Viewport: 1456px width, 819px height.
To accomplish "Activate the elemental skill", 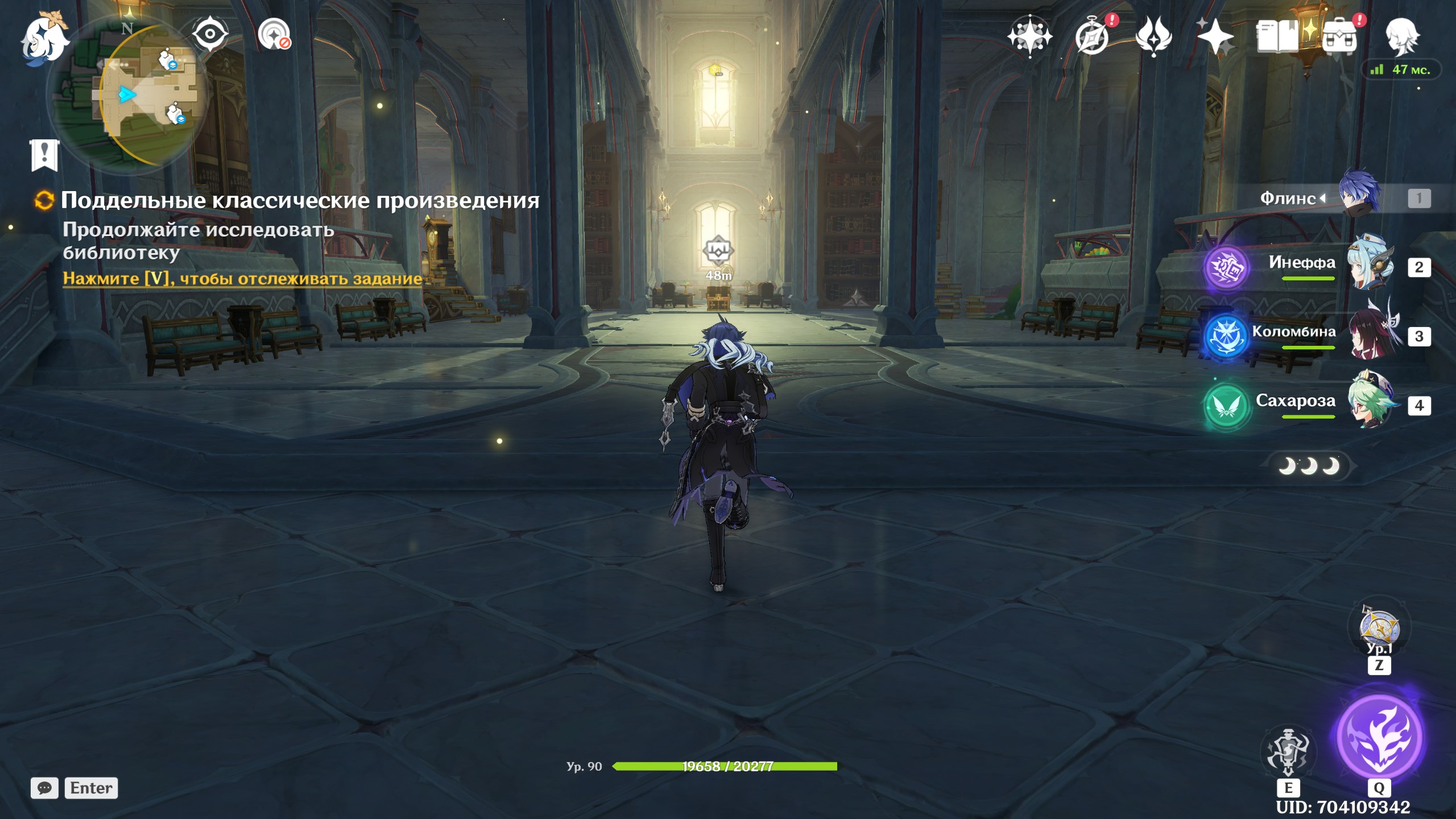I will tap(1288, 752).
